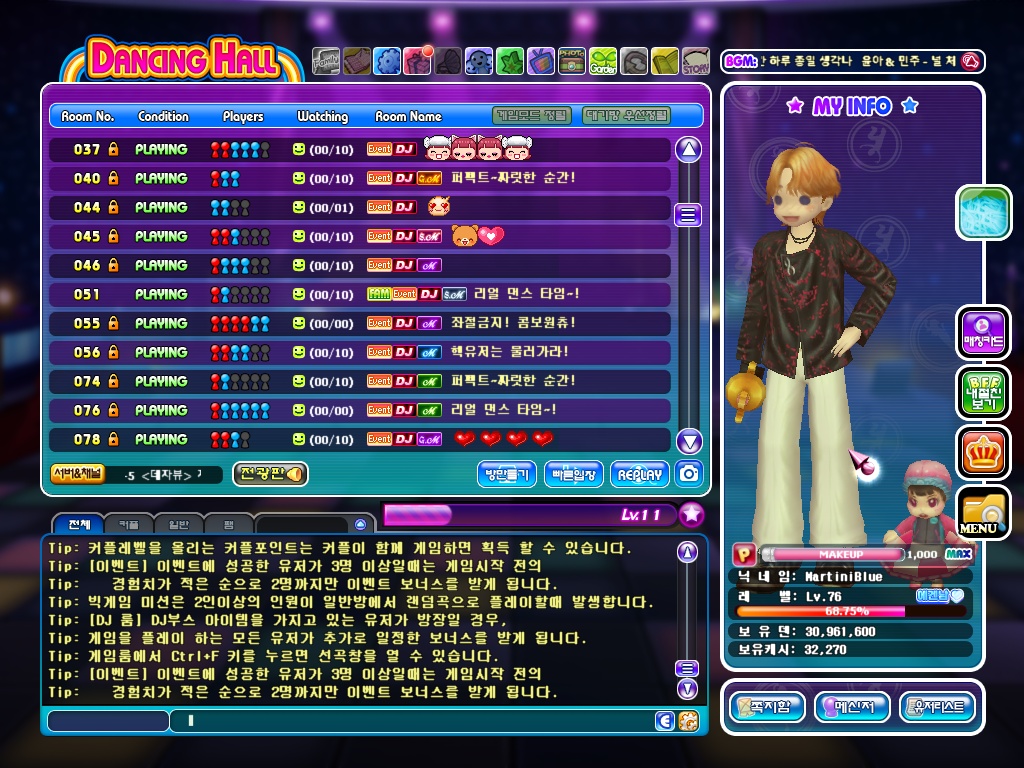Open the MENU folder button

click(983, 512)
